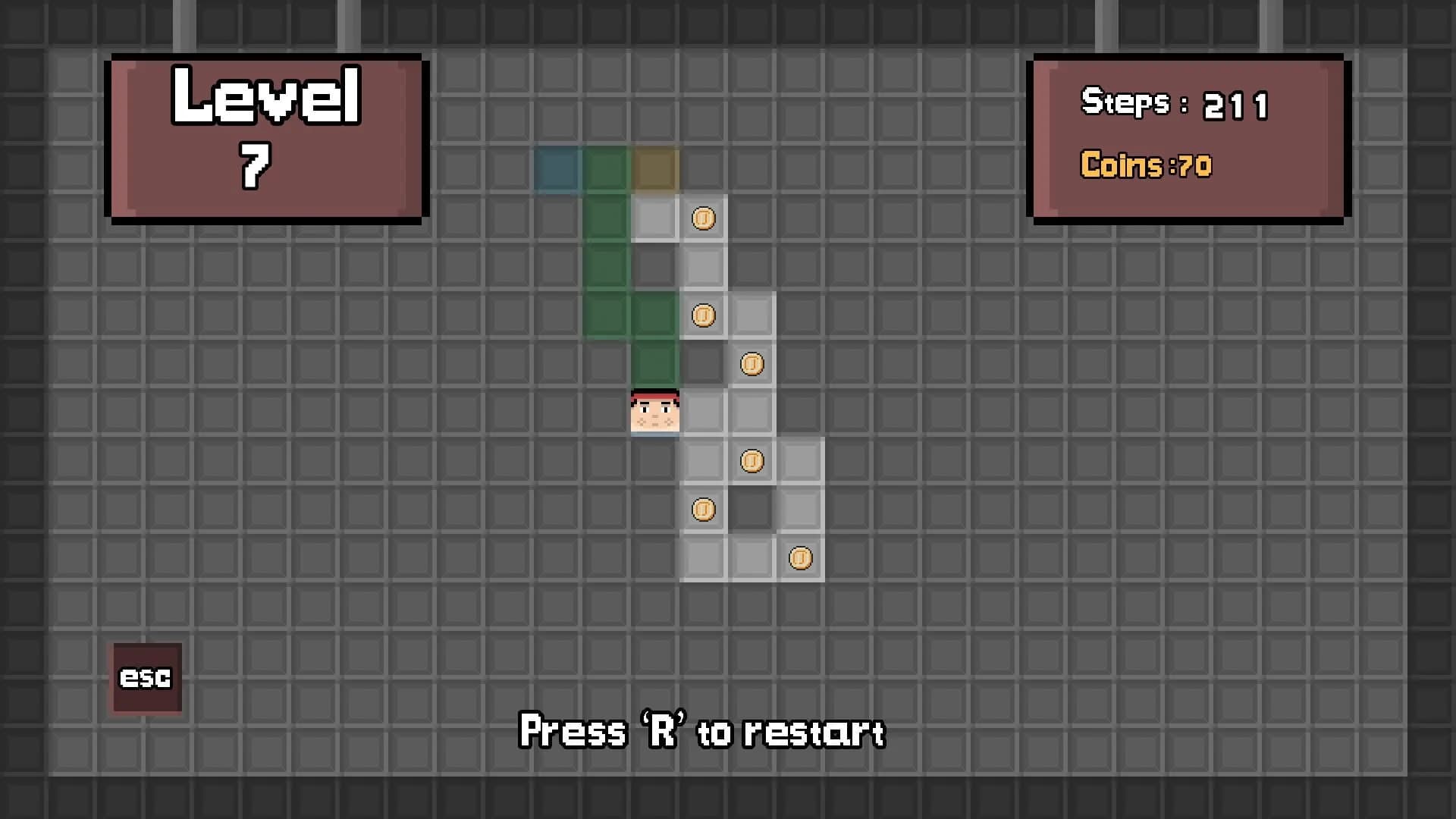
Task: Click the dark gap tile in the path
Action: (704, 364)
